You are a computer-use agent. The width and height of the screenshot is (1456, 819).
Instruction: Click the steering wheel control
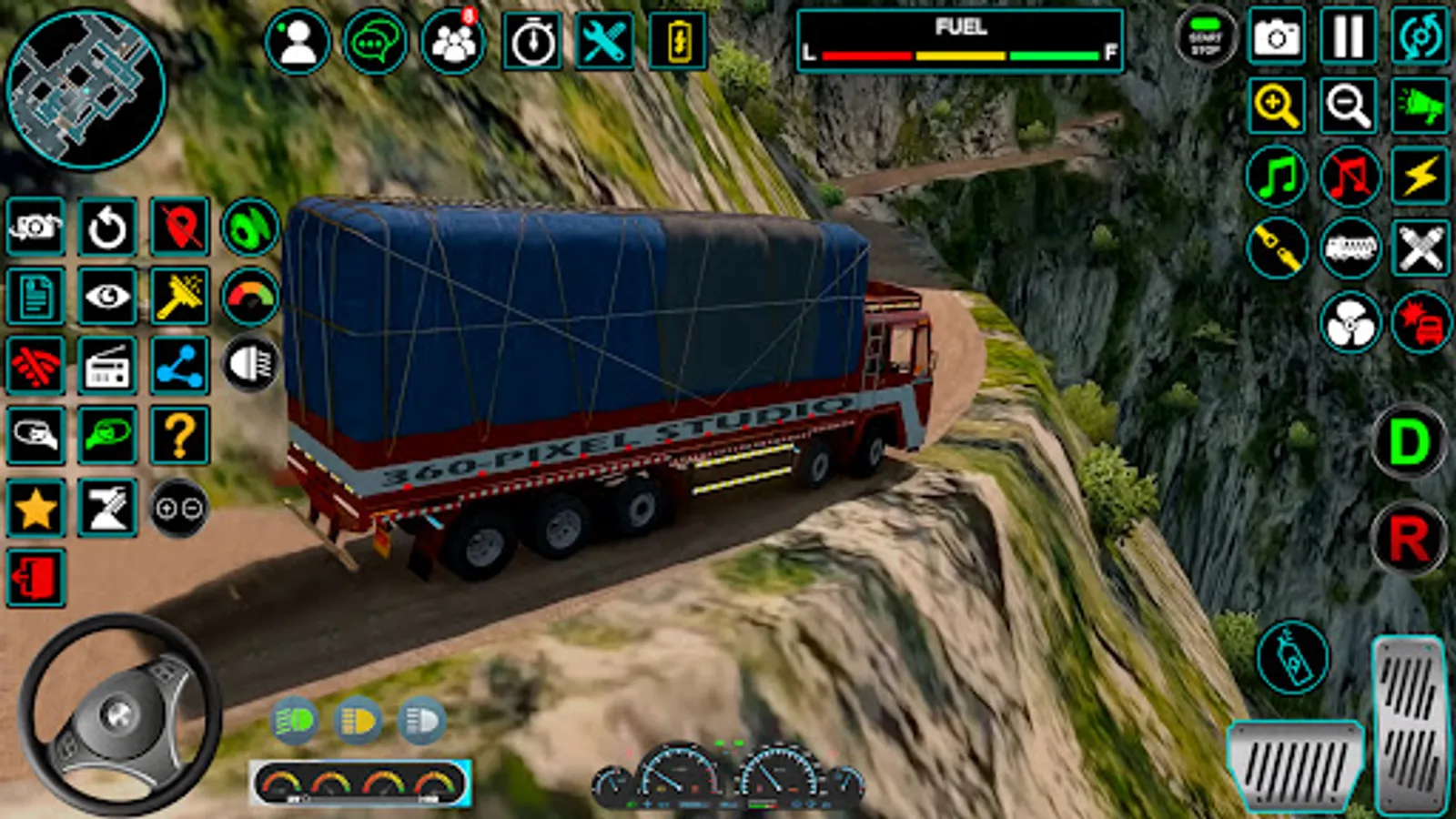click(x=119, y=713)
